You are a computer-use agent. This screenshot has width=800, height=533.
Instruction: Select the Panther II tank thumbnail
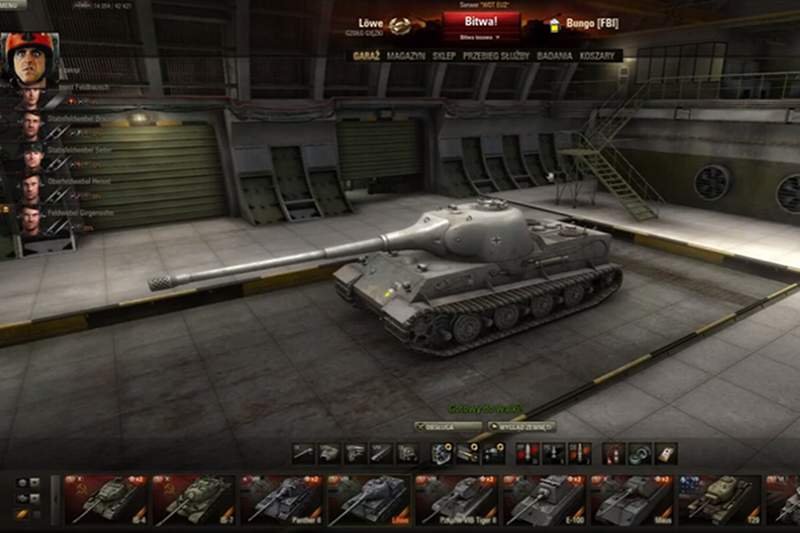click(281, 500)
